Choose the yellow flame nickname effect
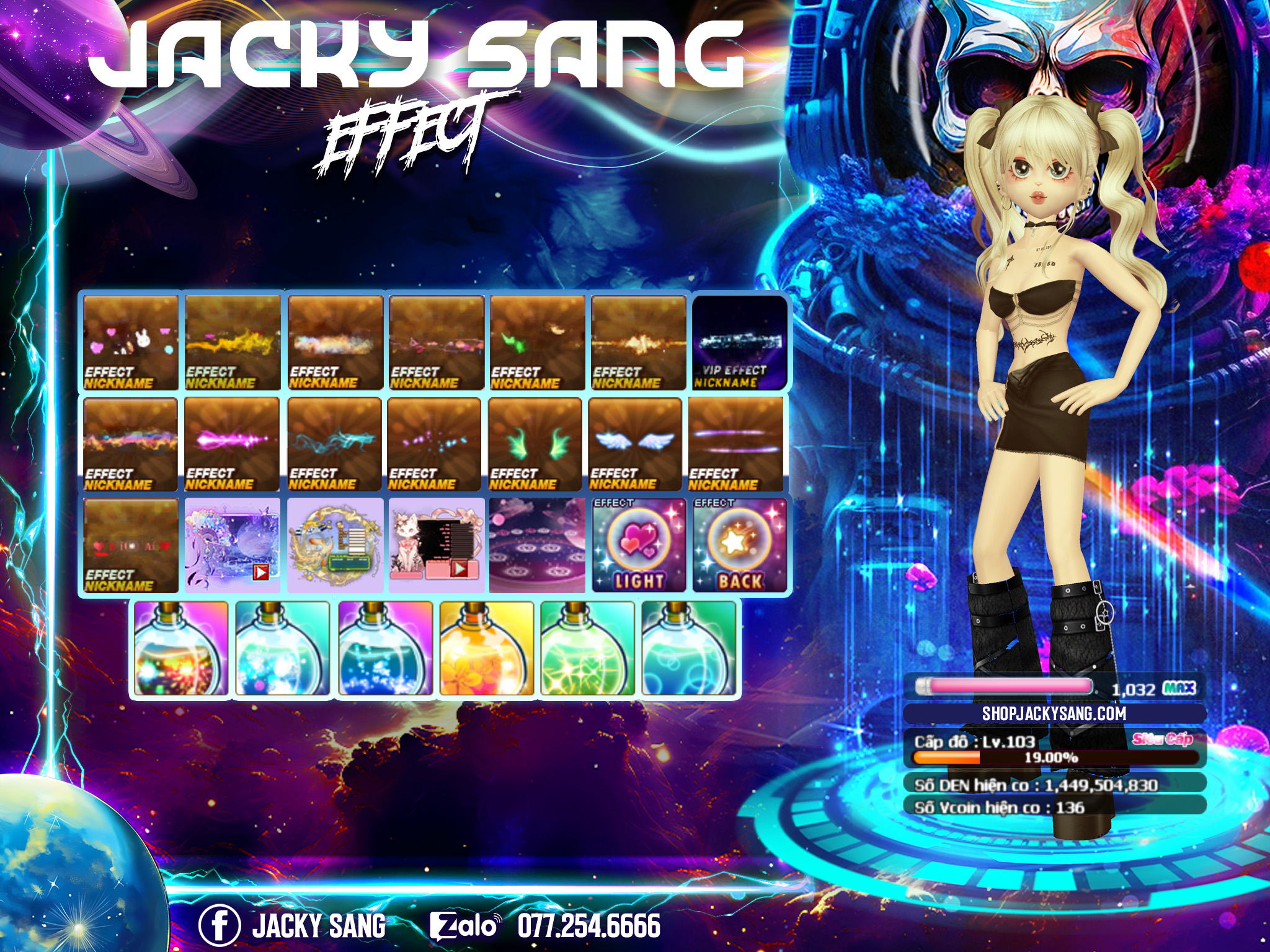 [x=233, y=343]
